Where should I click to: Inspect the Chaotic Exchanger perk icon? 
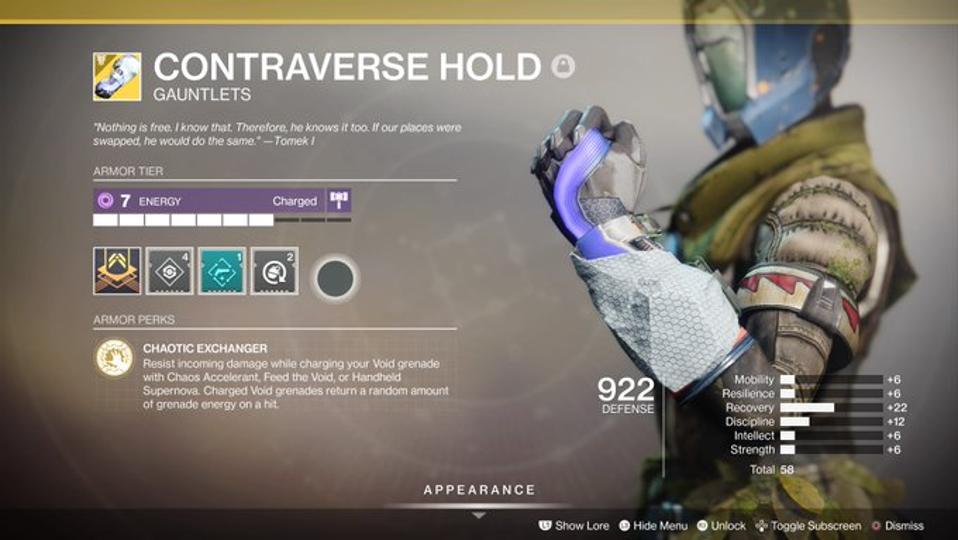[114, 358]
